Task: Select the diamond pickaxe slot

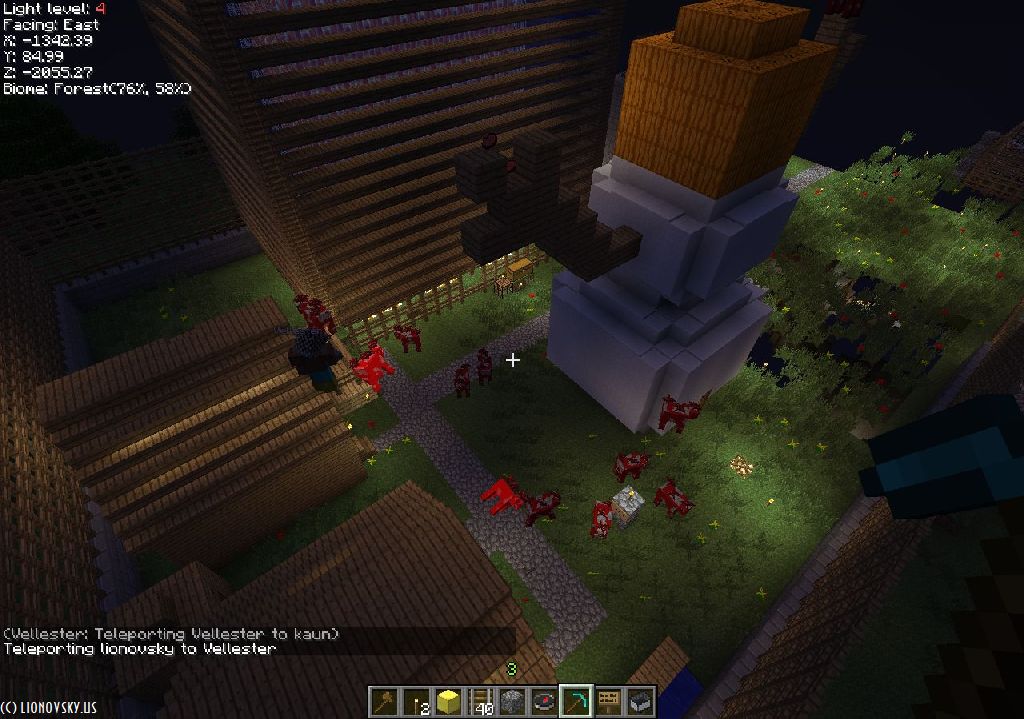Action: (576, 701)
